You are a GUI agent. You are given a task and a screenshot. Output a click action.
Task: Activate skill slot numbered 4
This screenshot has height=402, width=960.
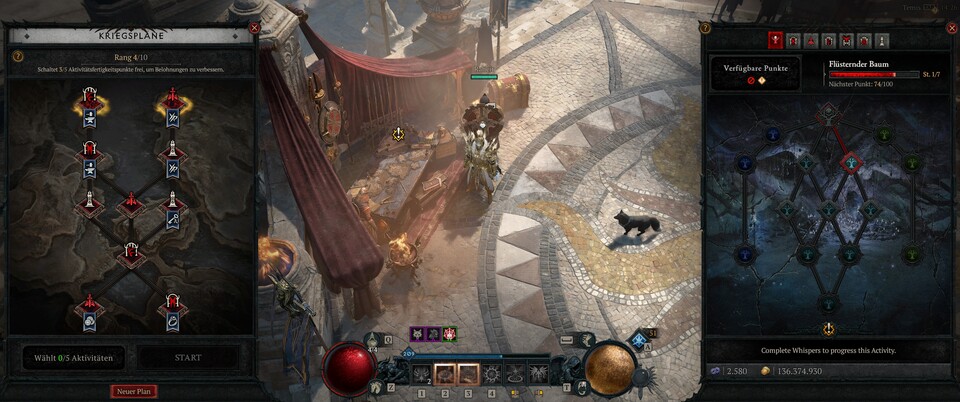point(490,374)
